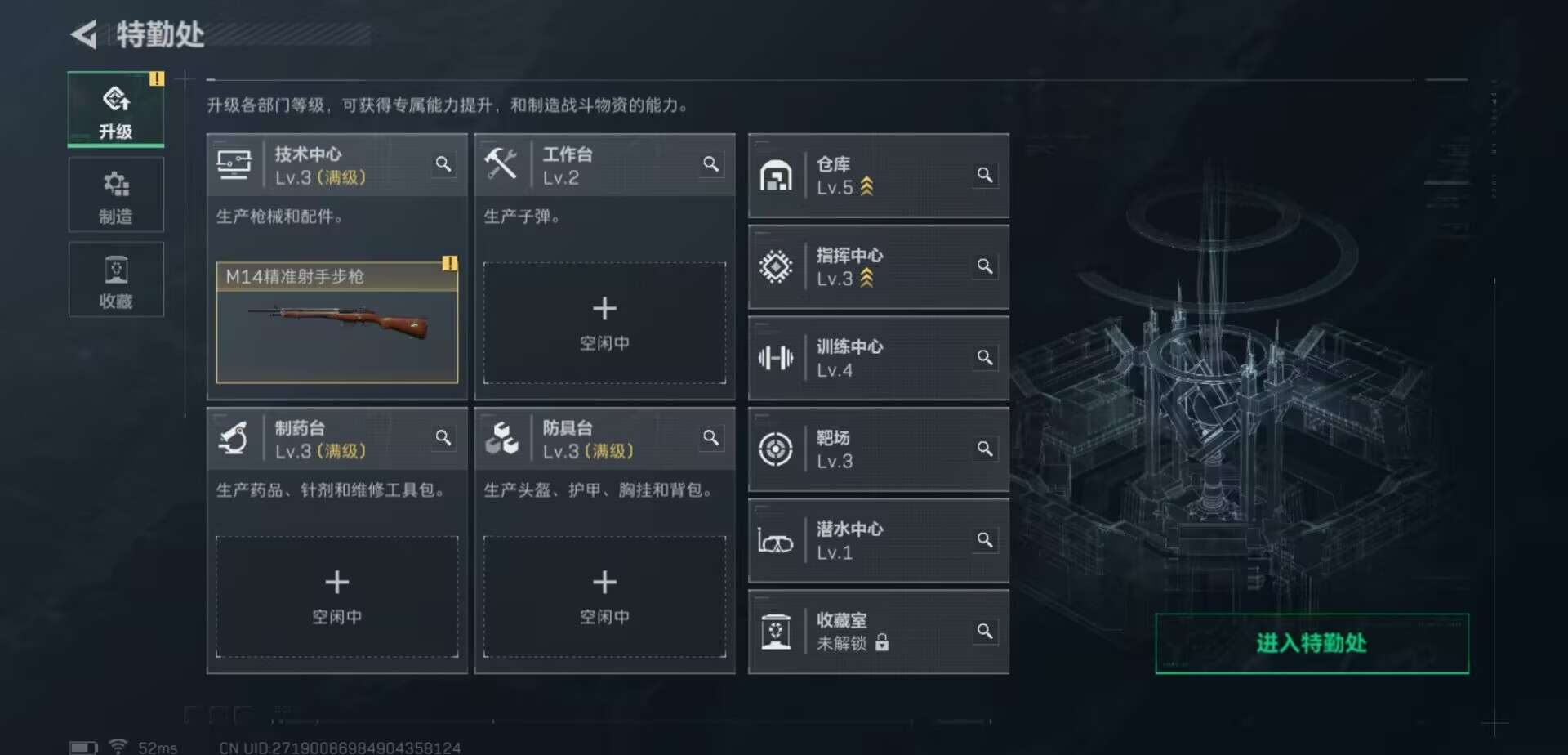Switch to the 收藏 tab
Viewport: 1568px width, 755px height.
116,279
